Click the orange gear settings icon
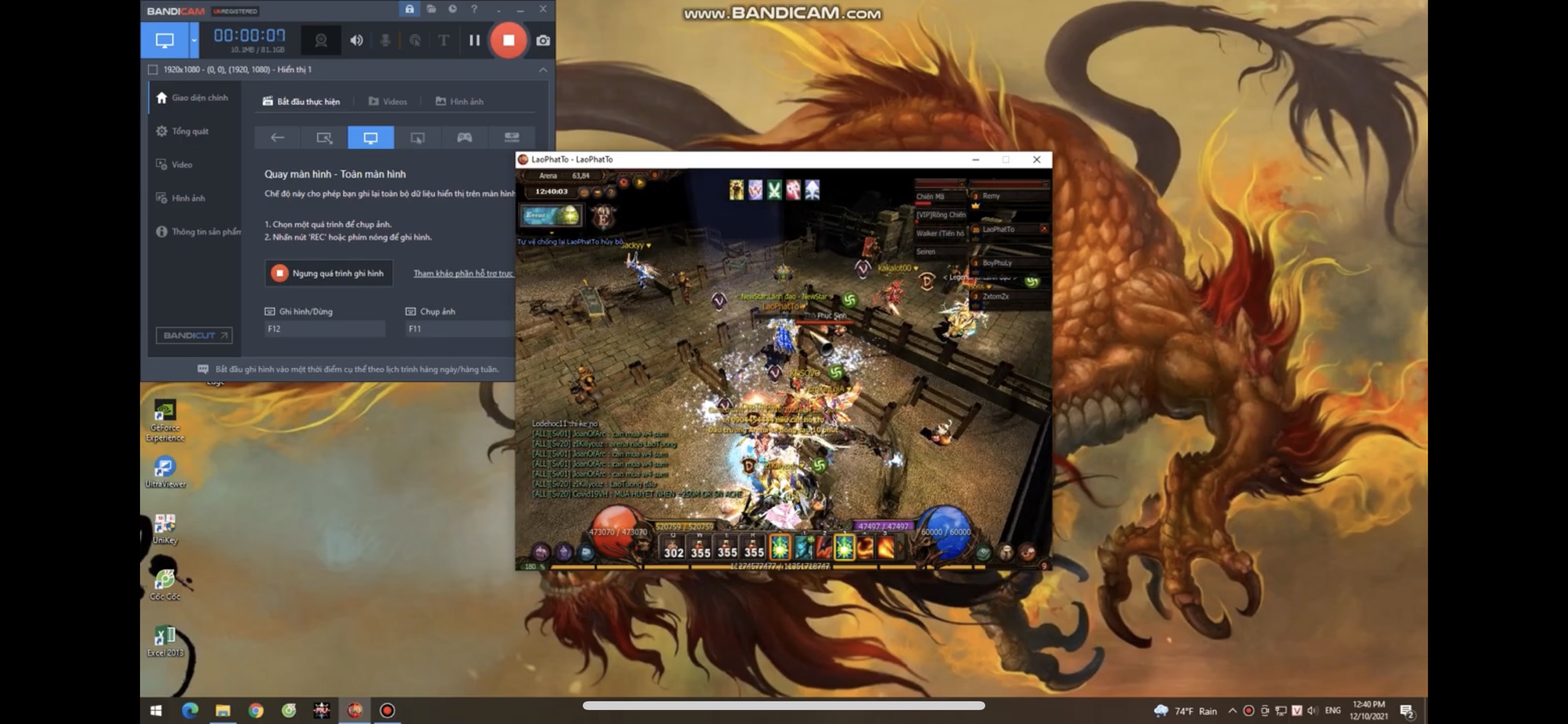This screenshot has width=1568, height=724. click(x=623, y=182)
